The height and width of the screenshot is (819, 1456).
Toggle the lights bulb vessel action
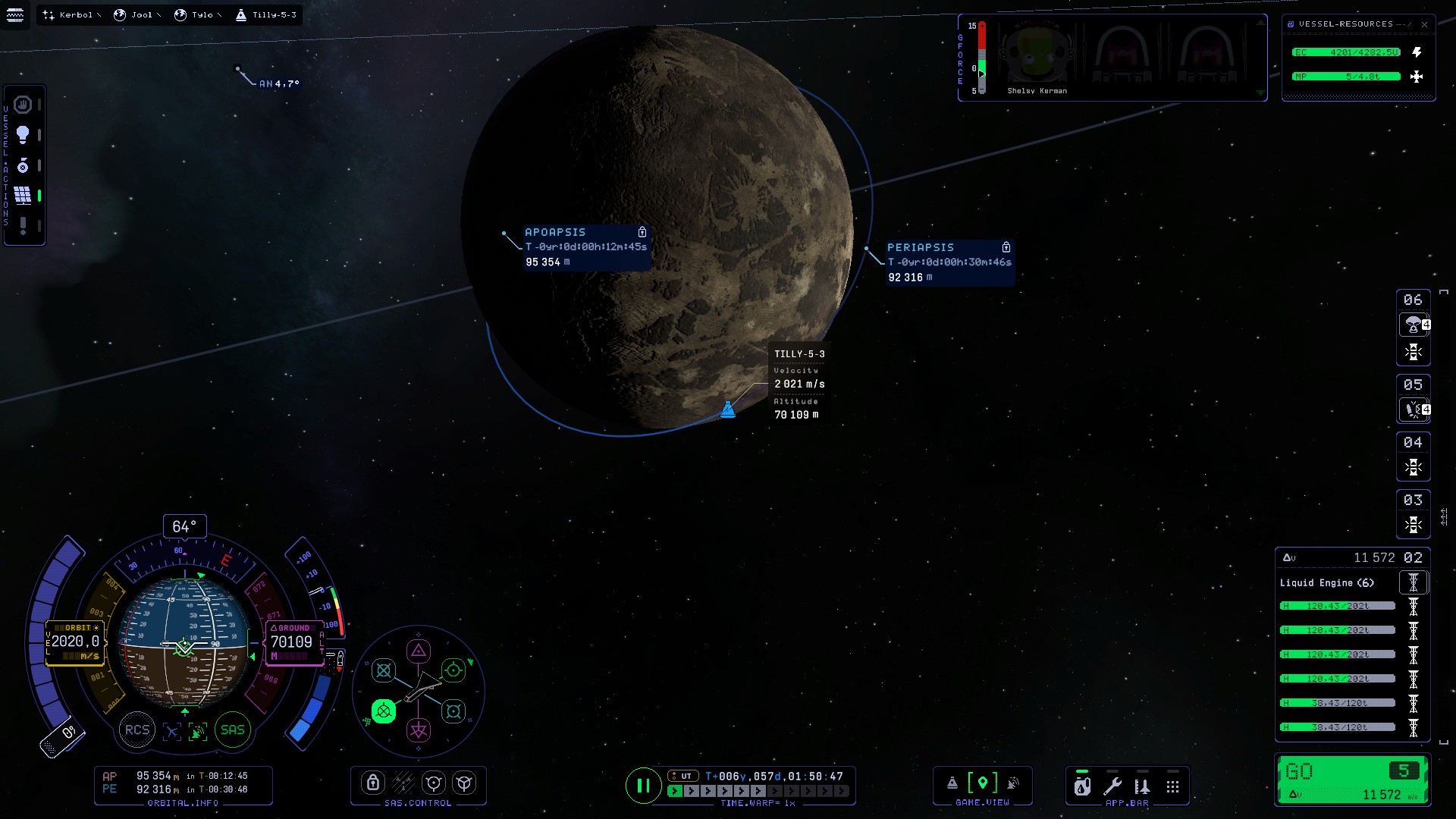[23, 134]
